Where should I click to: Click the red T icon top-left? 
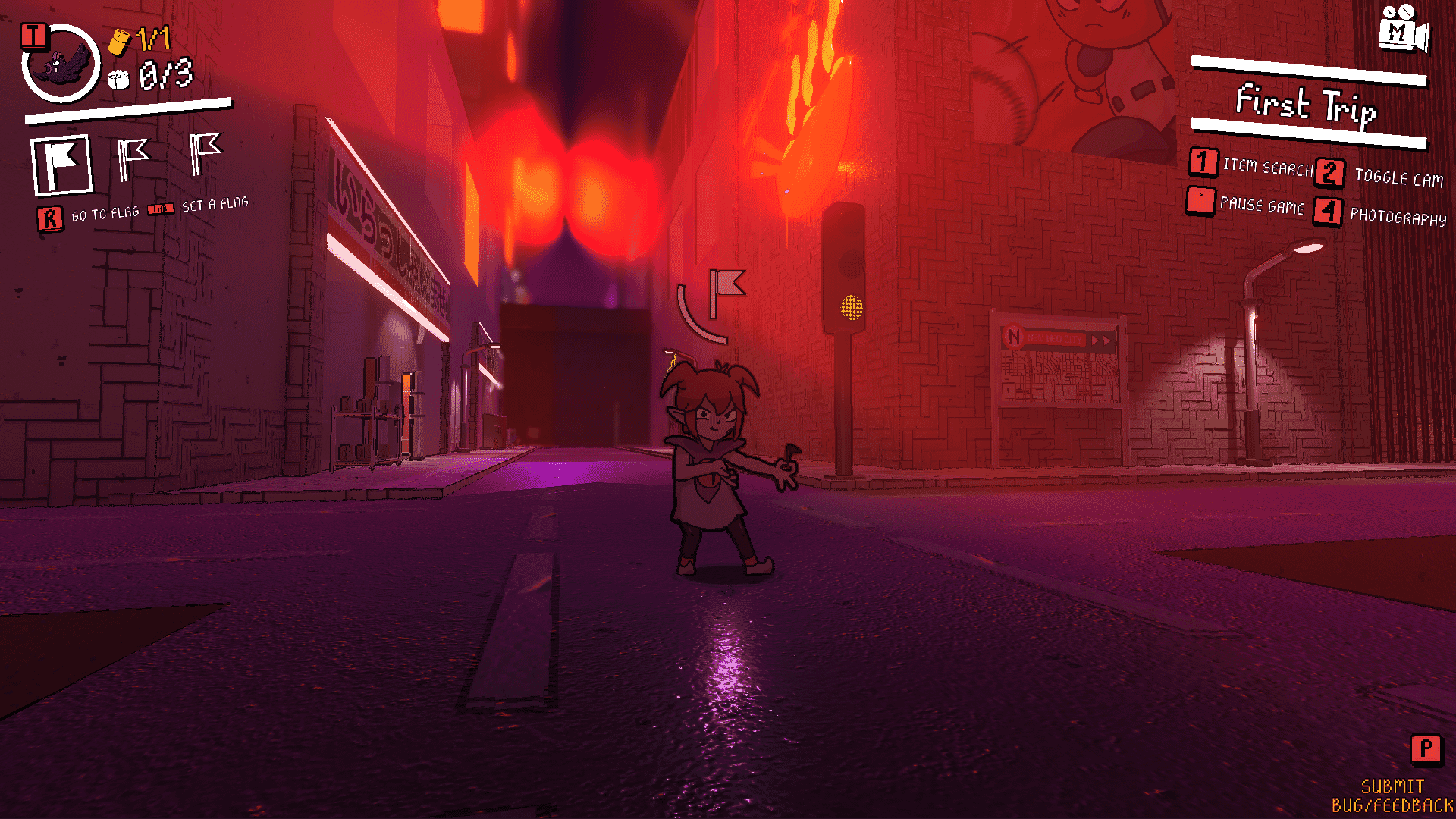[x=33, y=33]
